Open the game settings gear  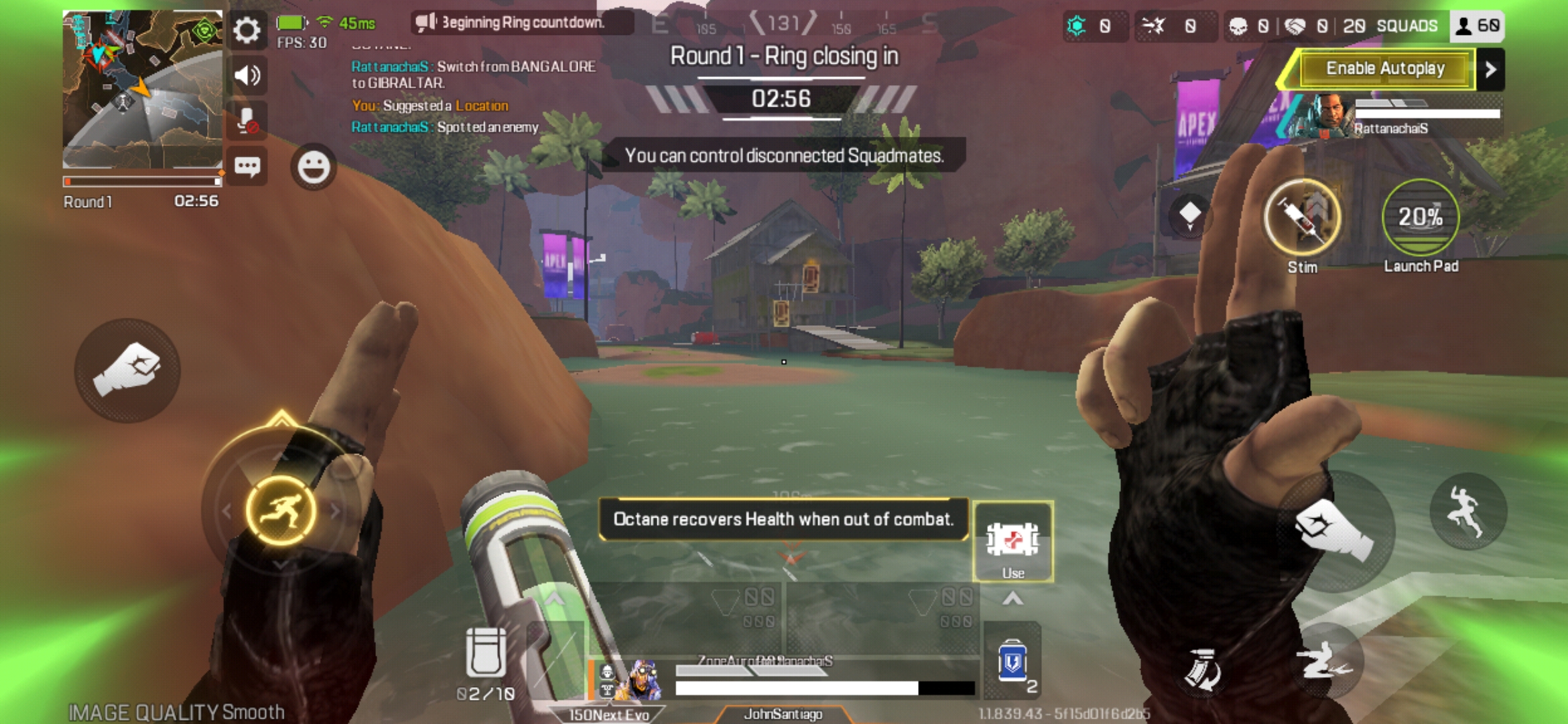click(x=248, y=32)
